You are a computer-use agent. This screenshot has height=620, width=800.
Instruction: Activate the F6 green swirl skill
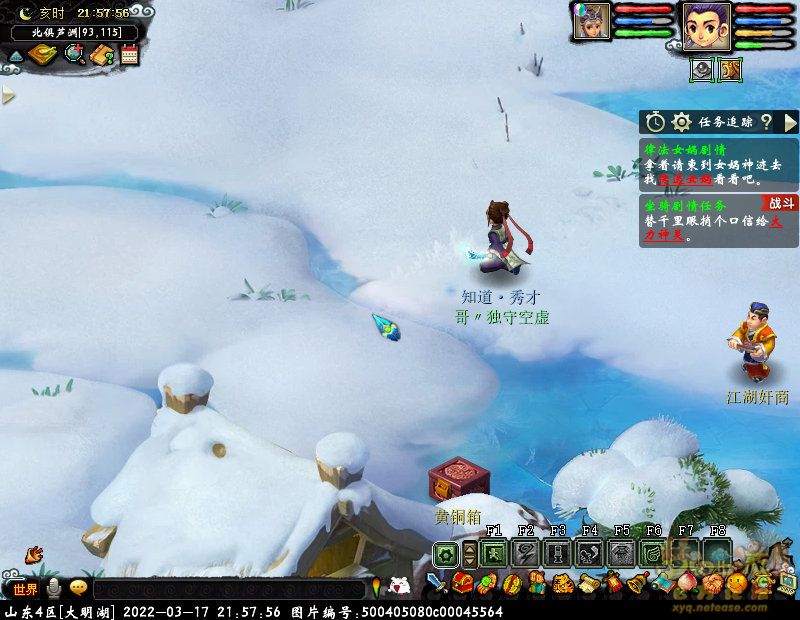click(x=653, y=553)
